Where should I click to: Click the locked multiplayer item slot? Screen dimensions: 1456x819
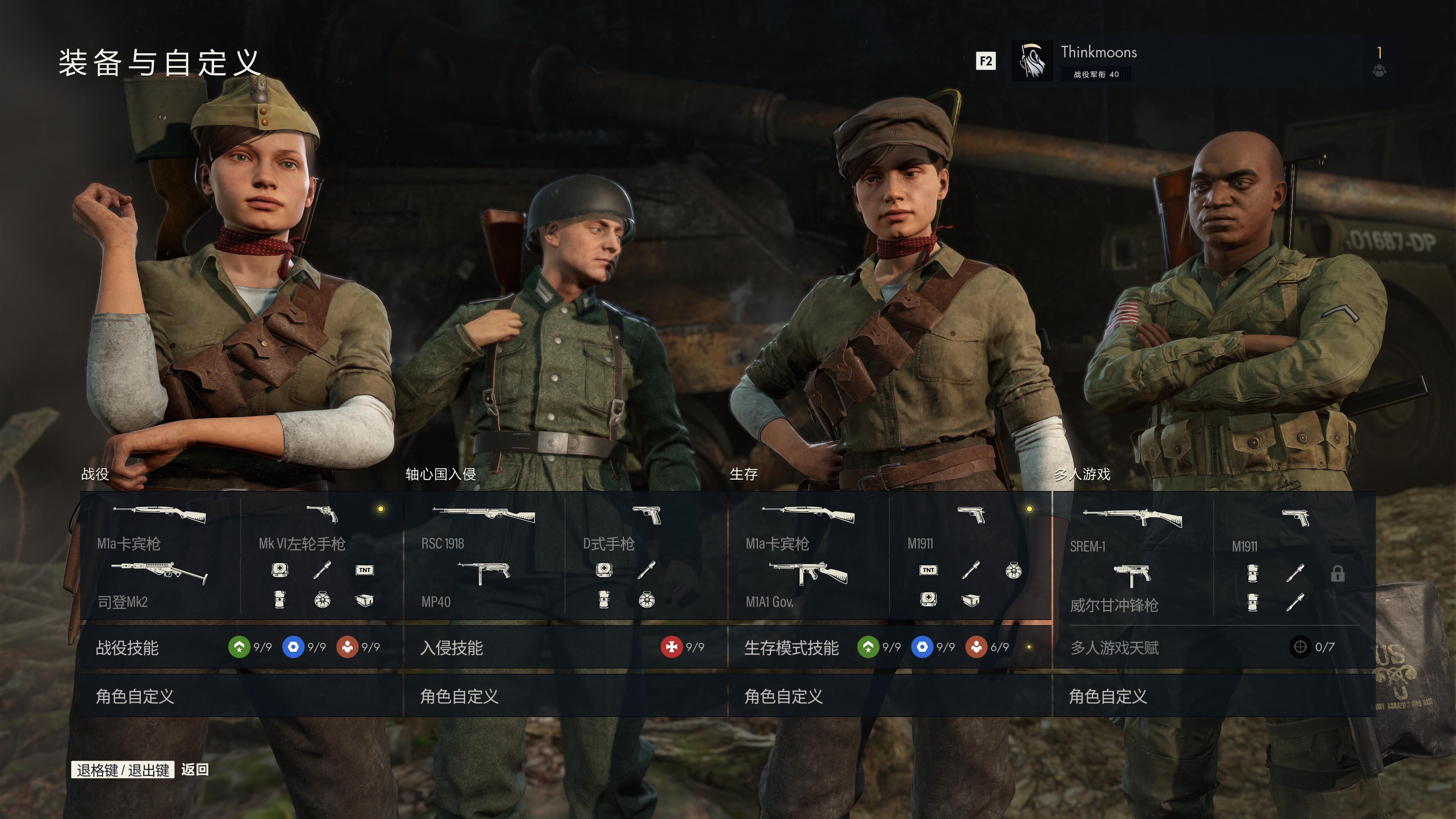1337,574
